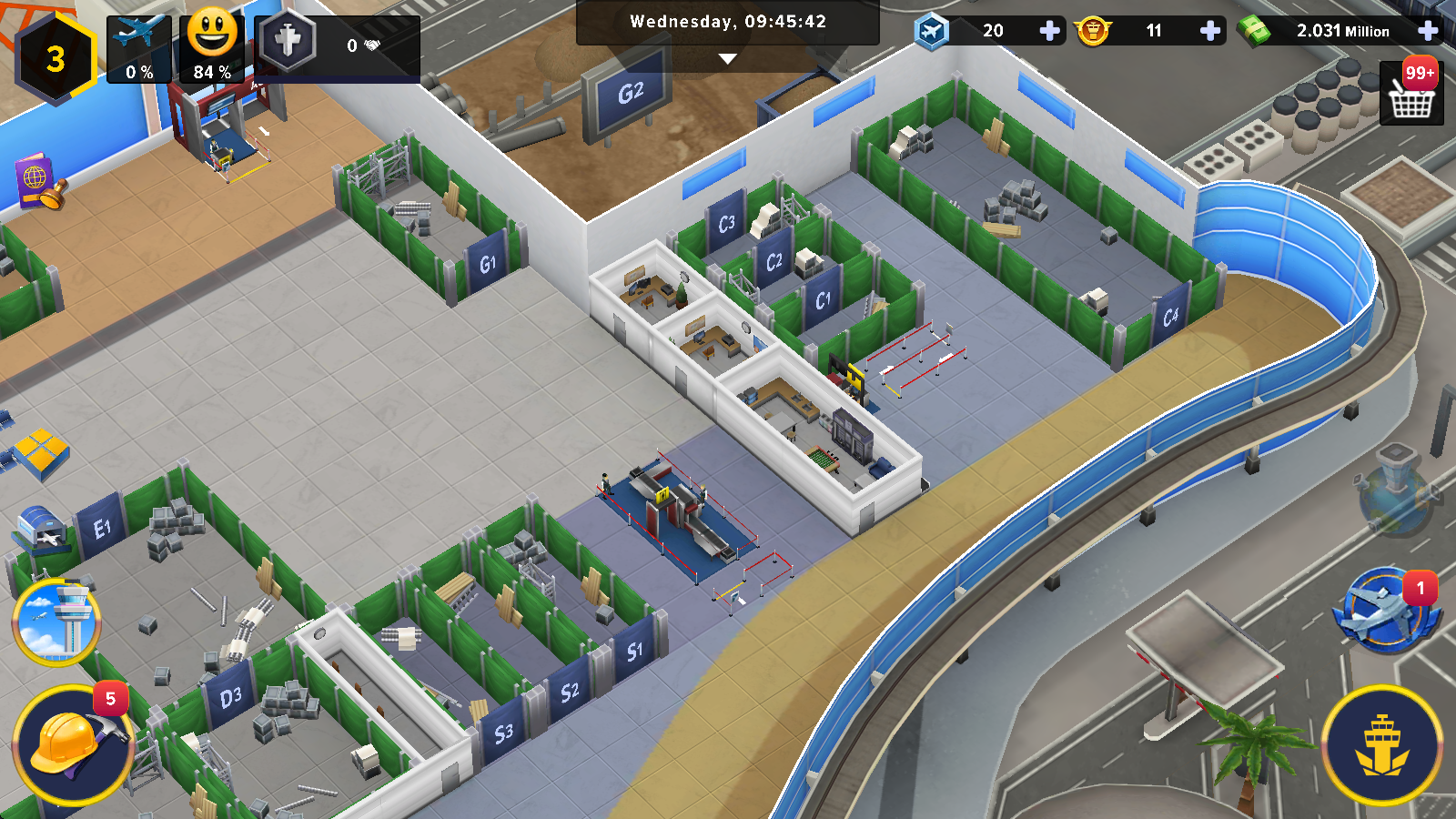Open the airplane hangar icon
This screenshot has width=1456, height=819.
coord(42,529)
